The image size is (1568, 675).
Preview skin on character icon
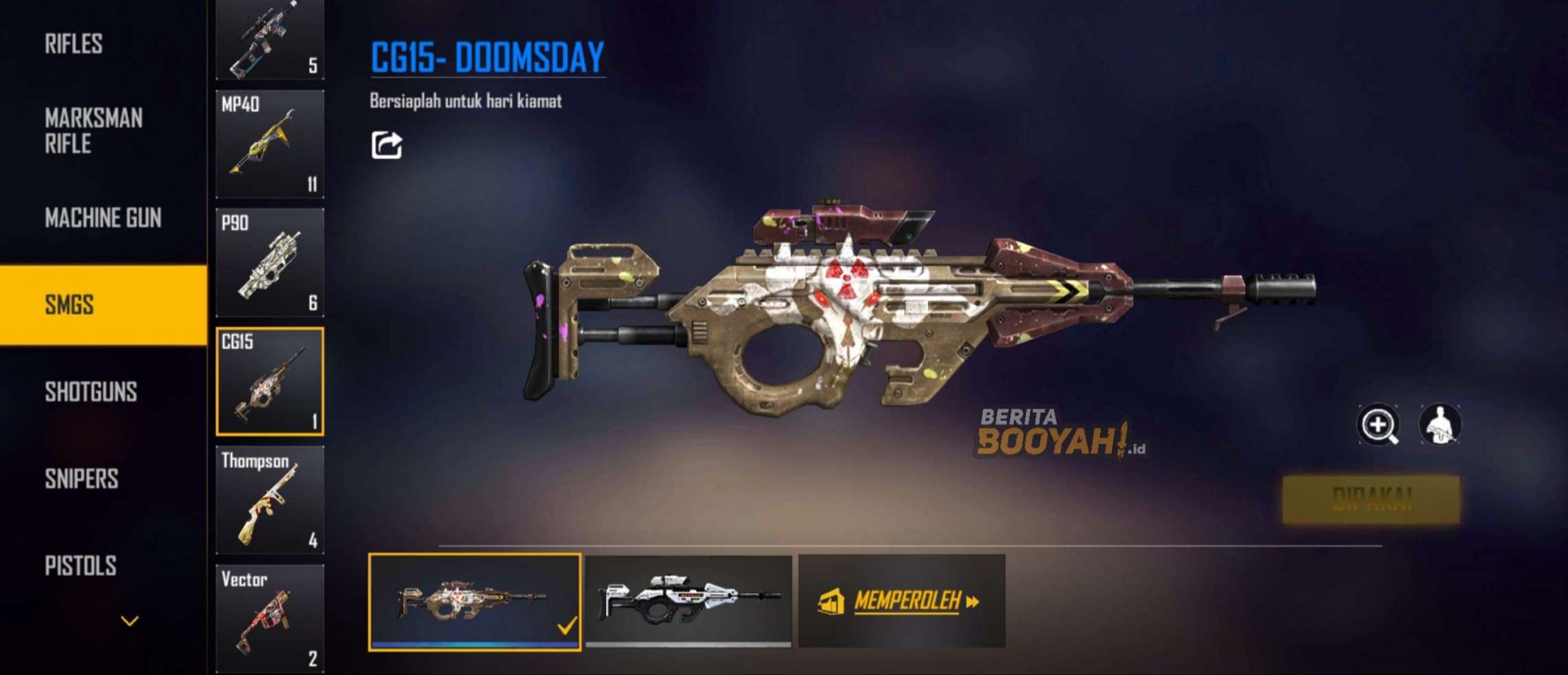pos(1440,425)
